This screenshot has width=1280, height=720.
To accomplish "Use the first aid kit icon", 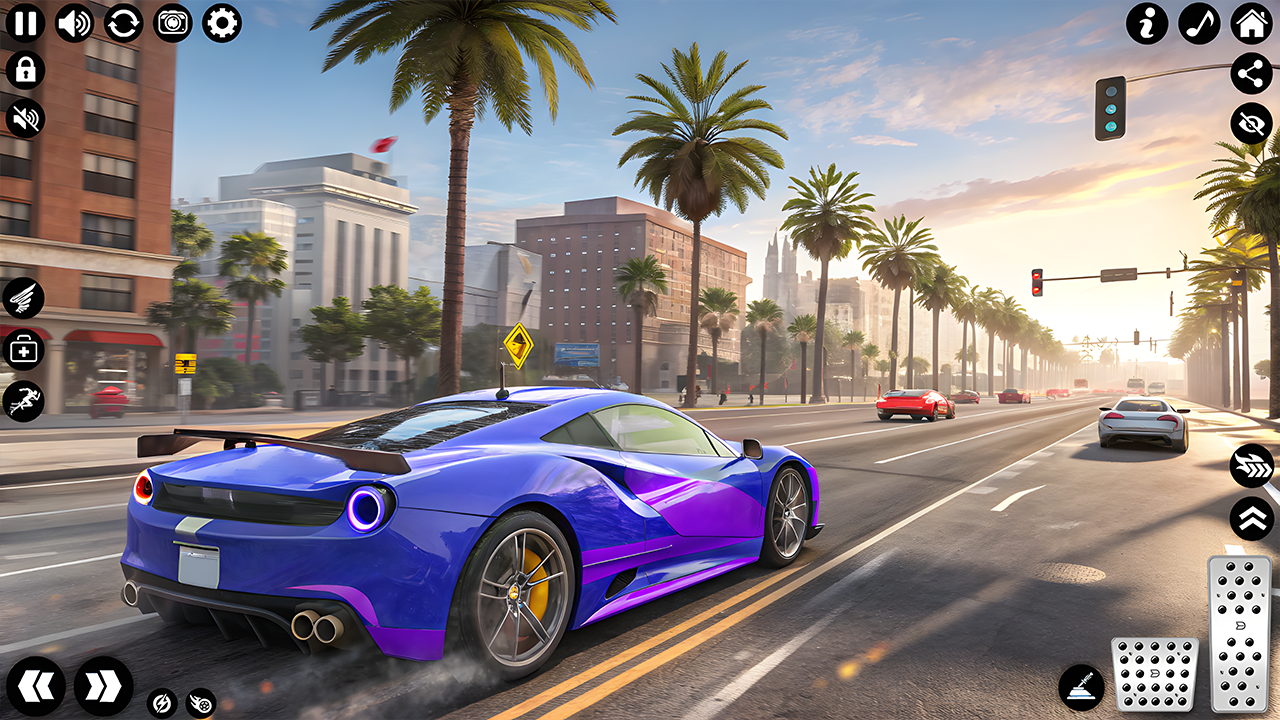I will 23,350.
